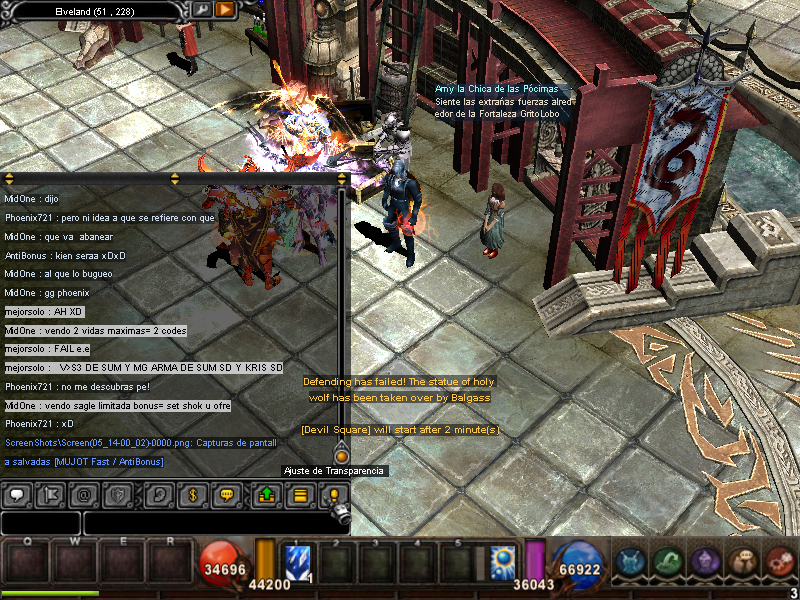Open the wrench settings button
The width and height of the screenshot is (800, 600).
pos(203,10)
